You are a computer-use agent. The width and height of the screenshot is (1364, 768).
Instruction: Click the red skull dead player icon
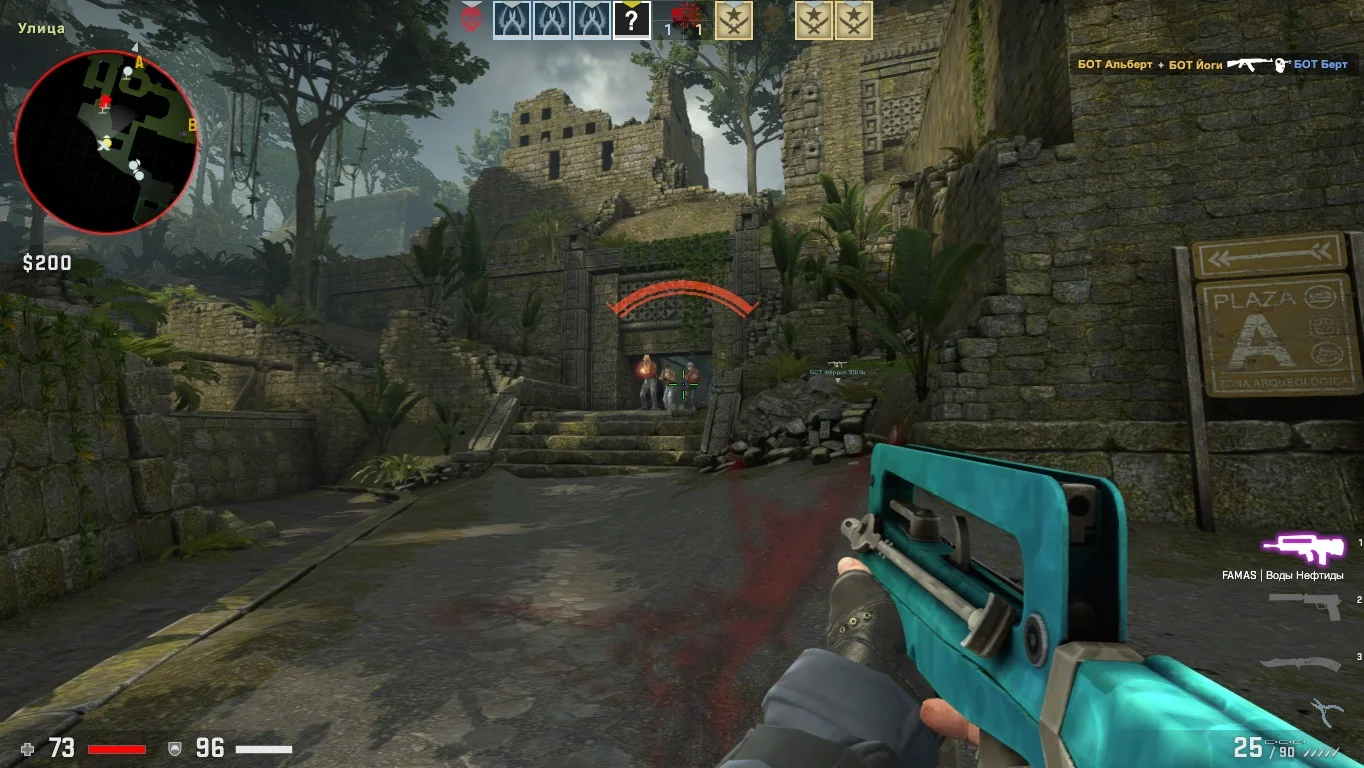tap(471, 19)
